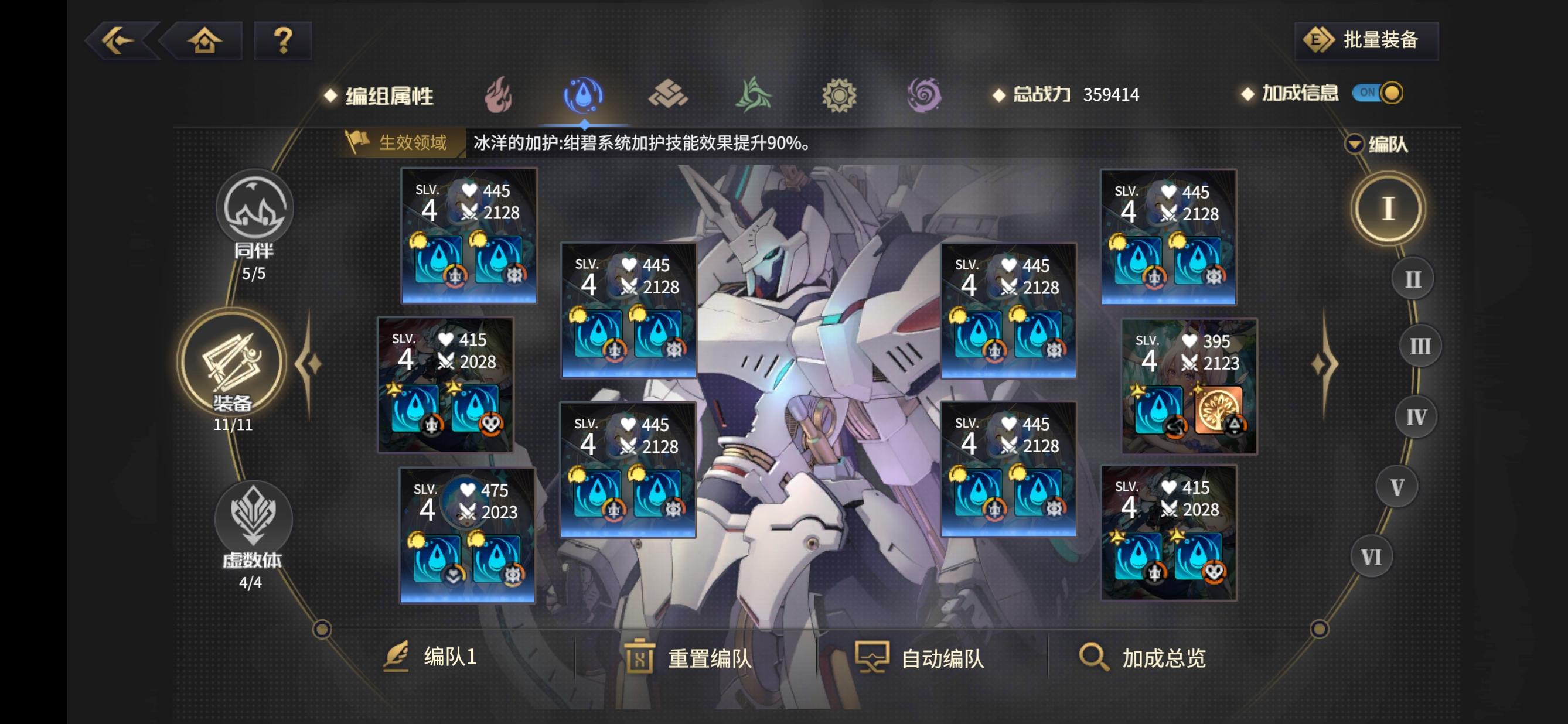The height and width of the screenshot is (724, 1568).
Task: Turn off the 加成信息 ON toggle
Action: [1377, 94]
